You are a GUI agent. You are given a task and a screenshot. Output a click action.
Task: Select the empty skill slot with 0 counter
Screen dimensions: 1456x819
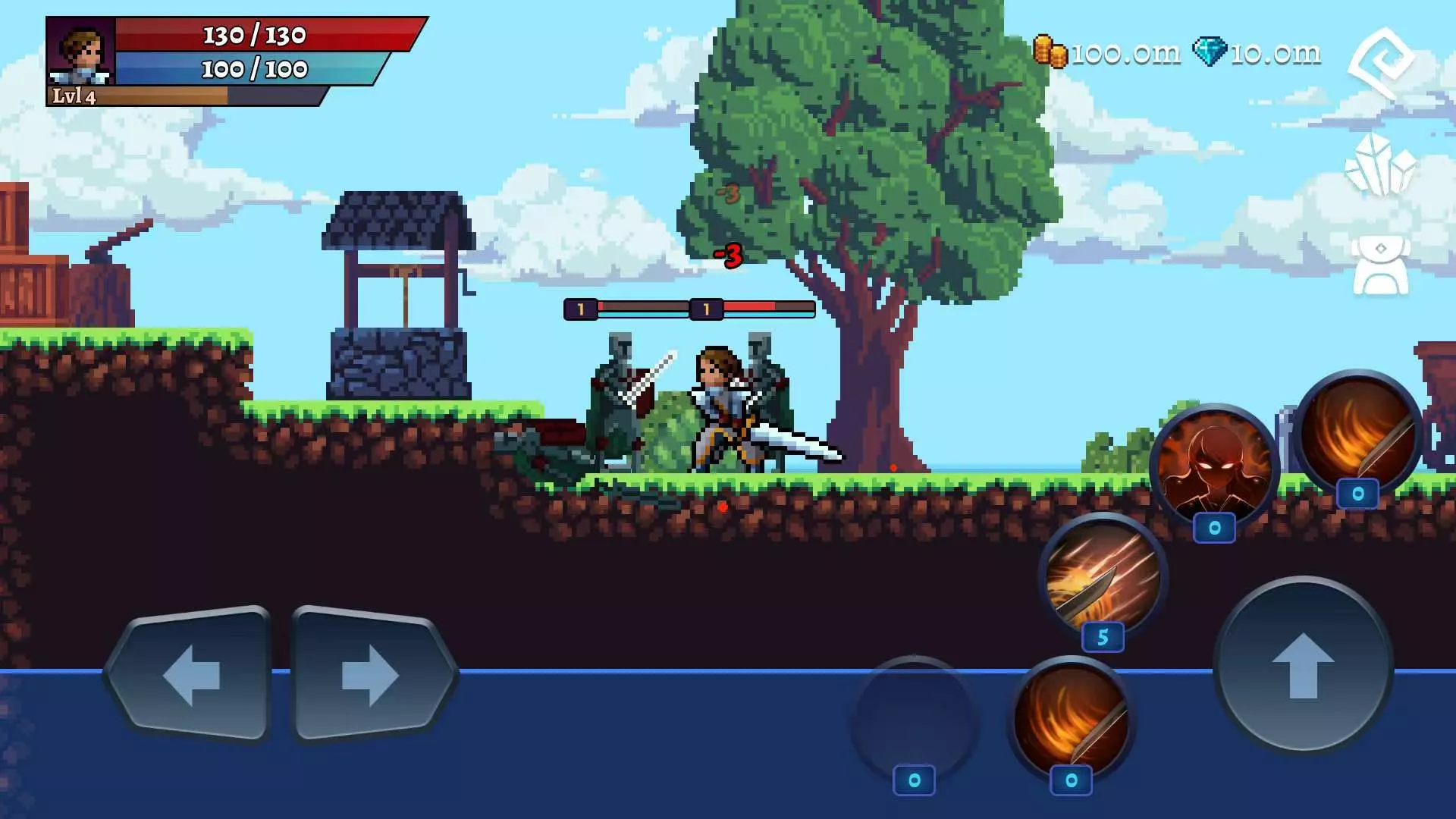(x=914, y=720)
